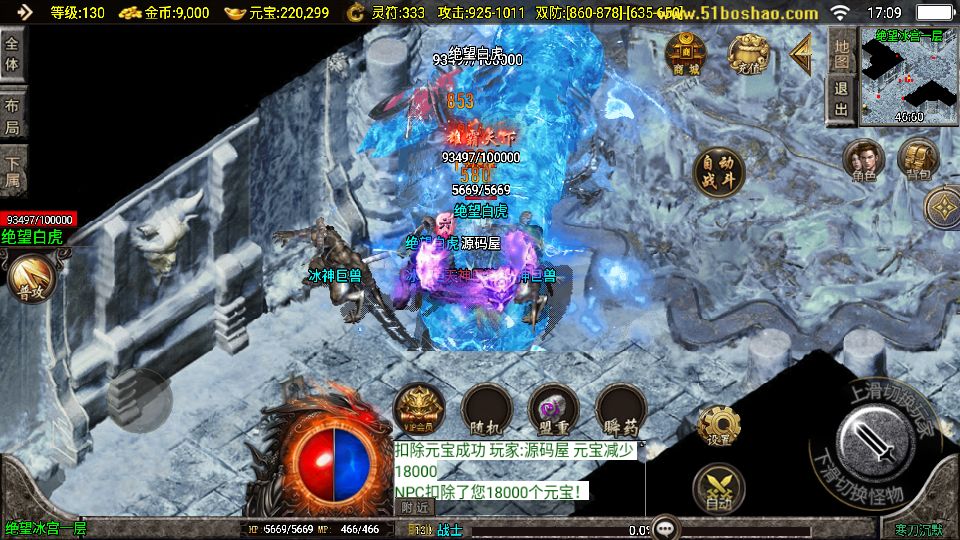
Task: Select the 布局 tab
Action: [x=12, y=117]
